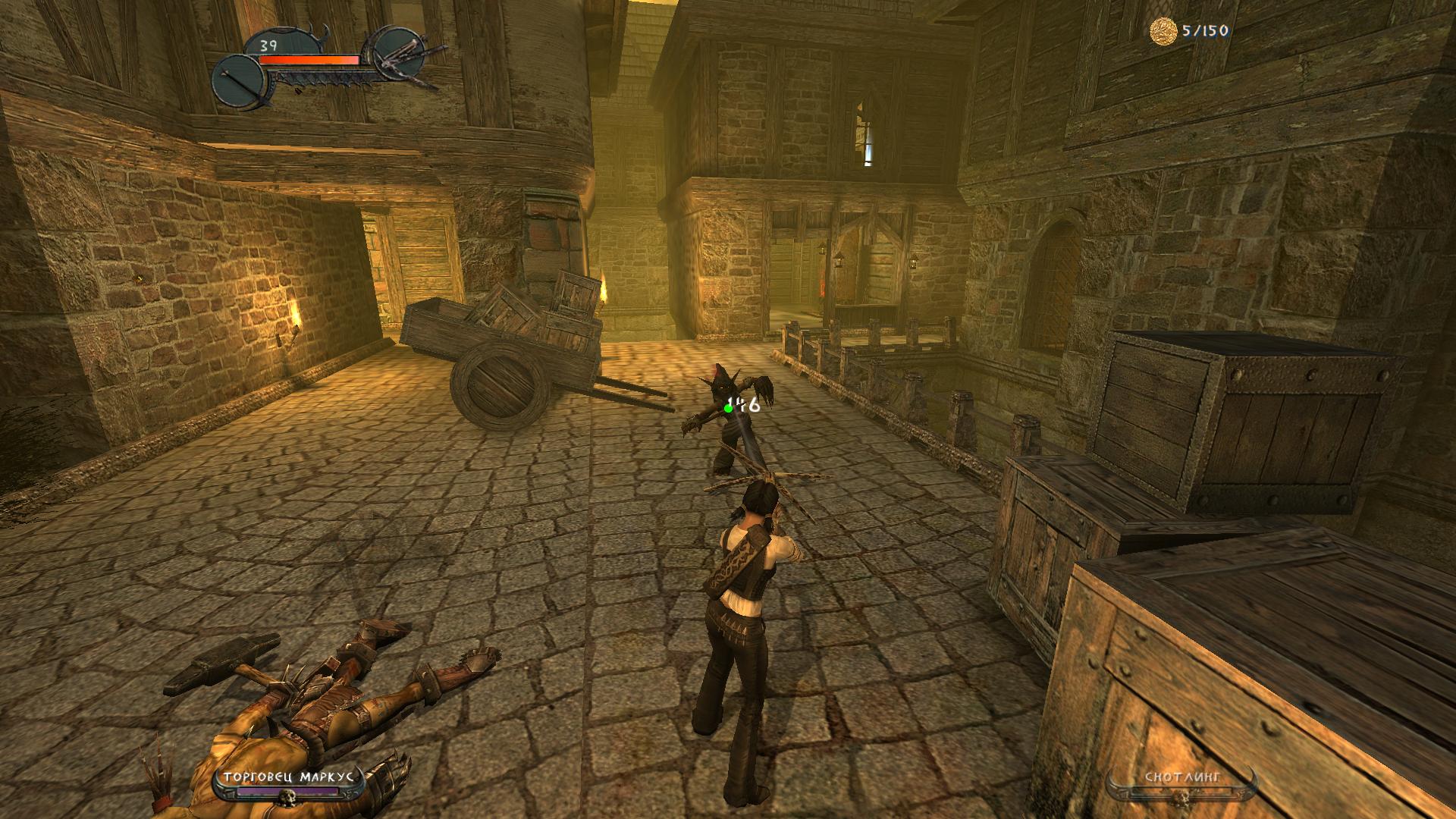The width and height of the screenshot is (1456, 819).
Task: Select the crossbow weapon icon in the HUD
Action: click(400, 53)
